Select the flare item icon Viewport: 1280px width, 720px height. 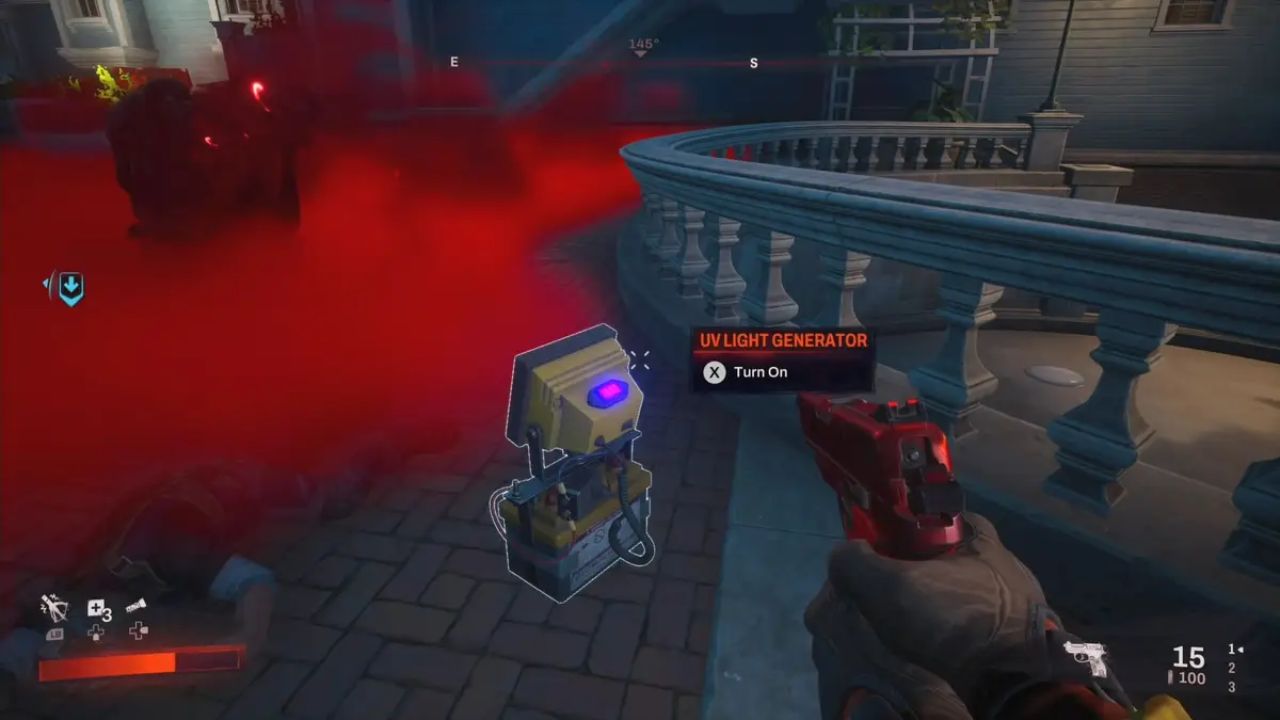[137, 606]
